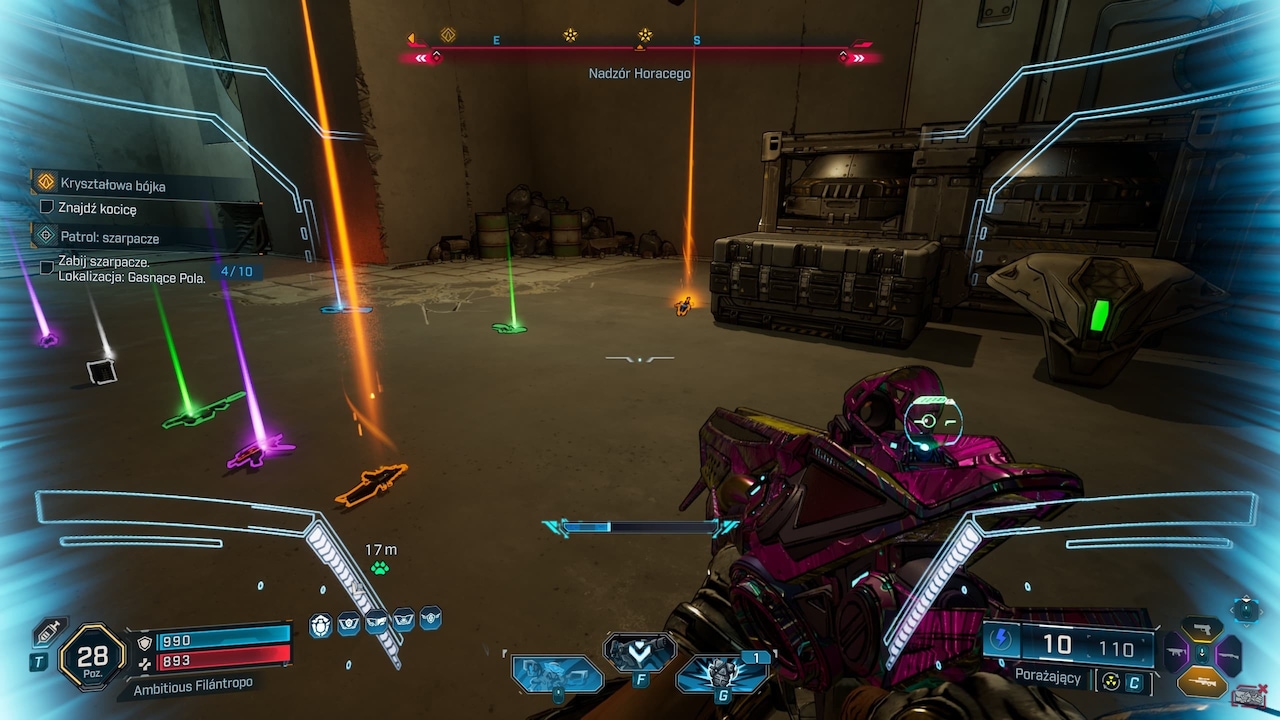Click the beetle status buff icon
The width and height of the screenshot is (1280, 720).
click(320, 626)
